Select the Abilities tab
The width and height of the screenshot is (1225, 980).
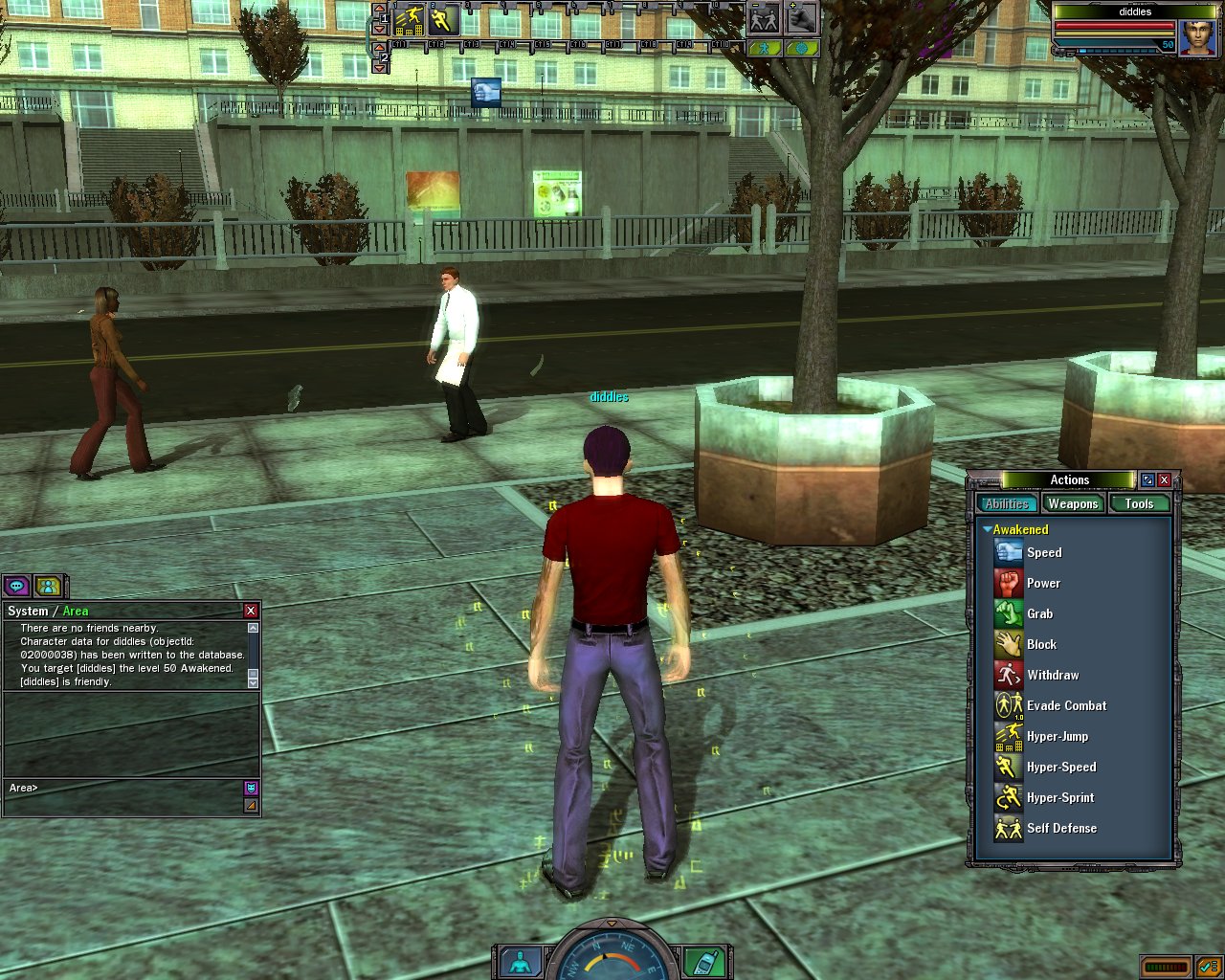point(1007,503)
